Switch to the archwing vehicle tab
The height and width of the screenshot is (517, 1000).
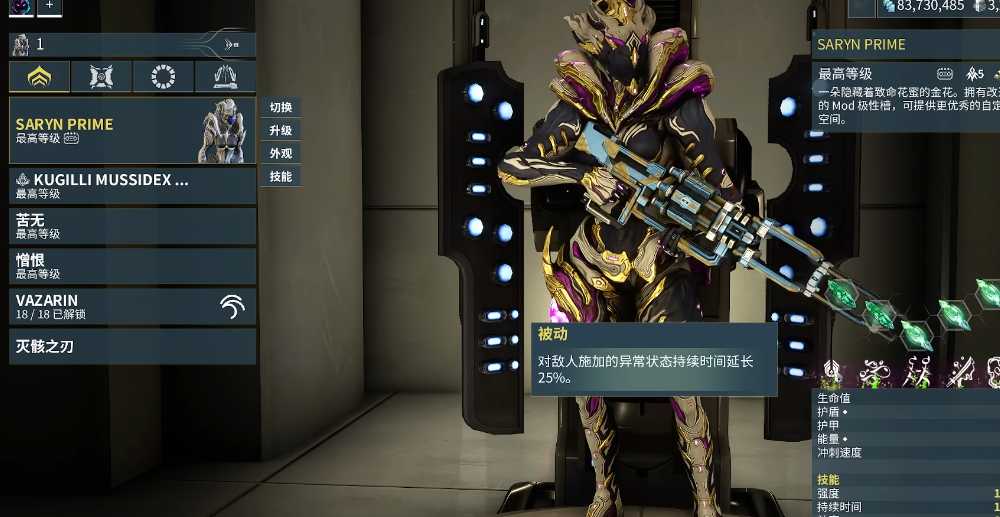[225, 77]
